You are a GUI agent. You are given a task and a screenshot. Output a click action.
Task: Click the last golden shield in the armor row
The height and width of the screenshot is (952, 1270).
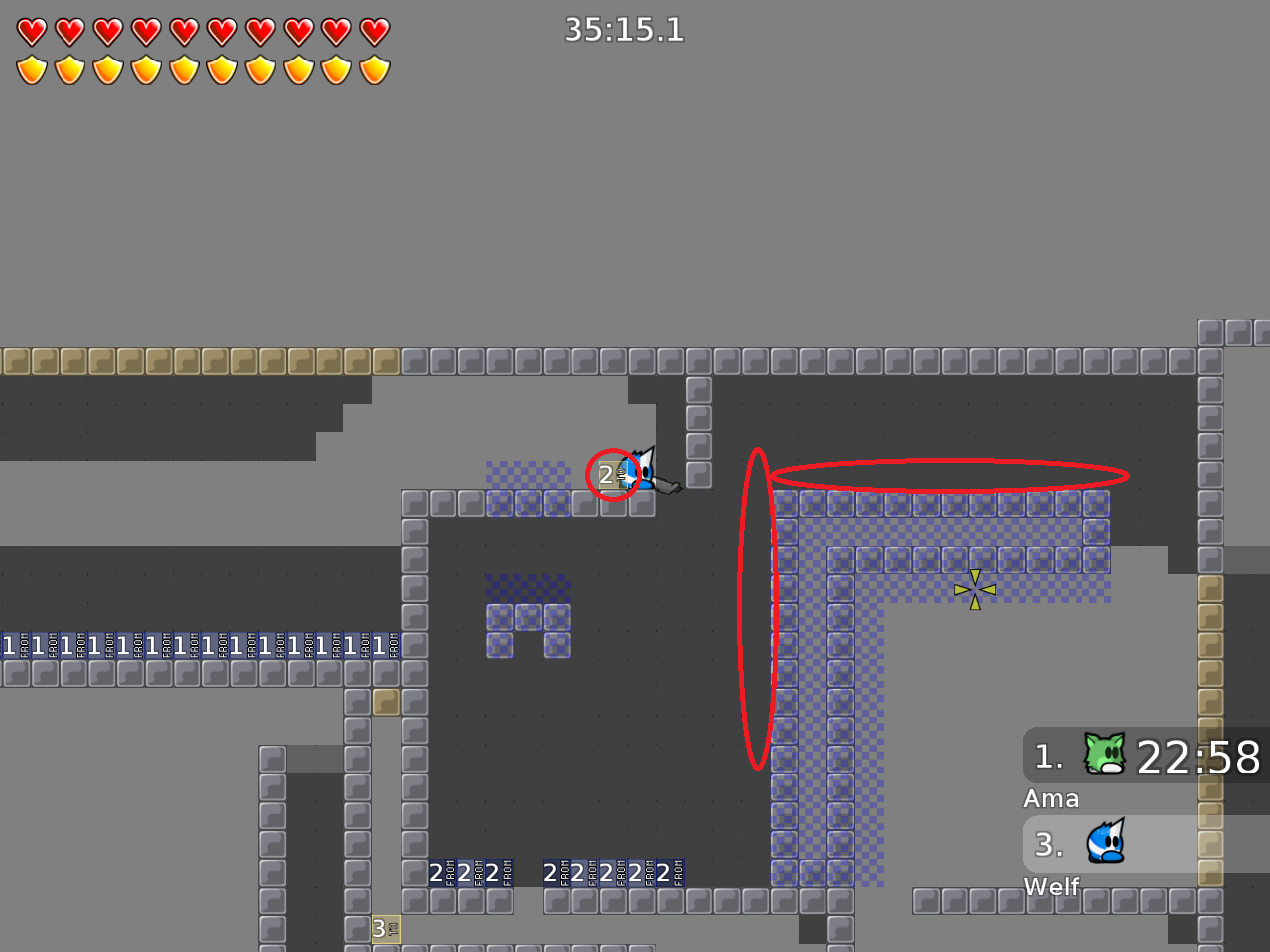(x=375, y=69)
